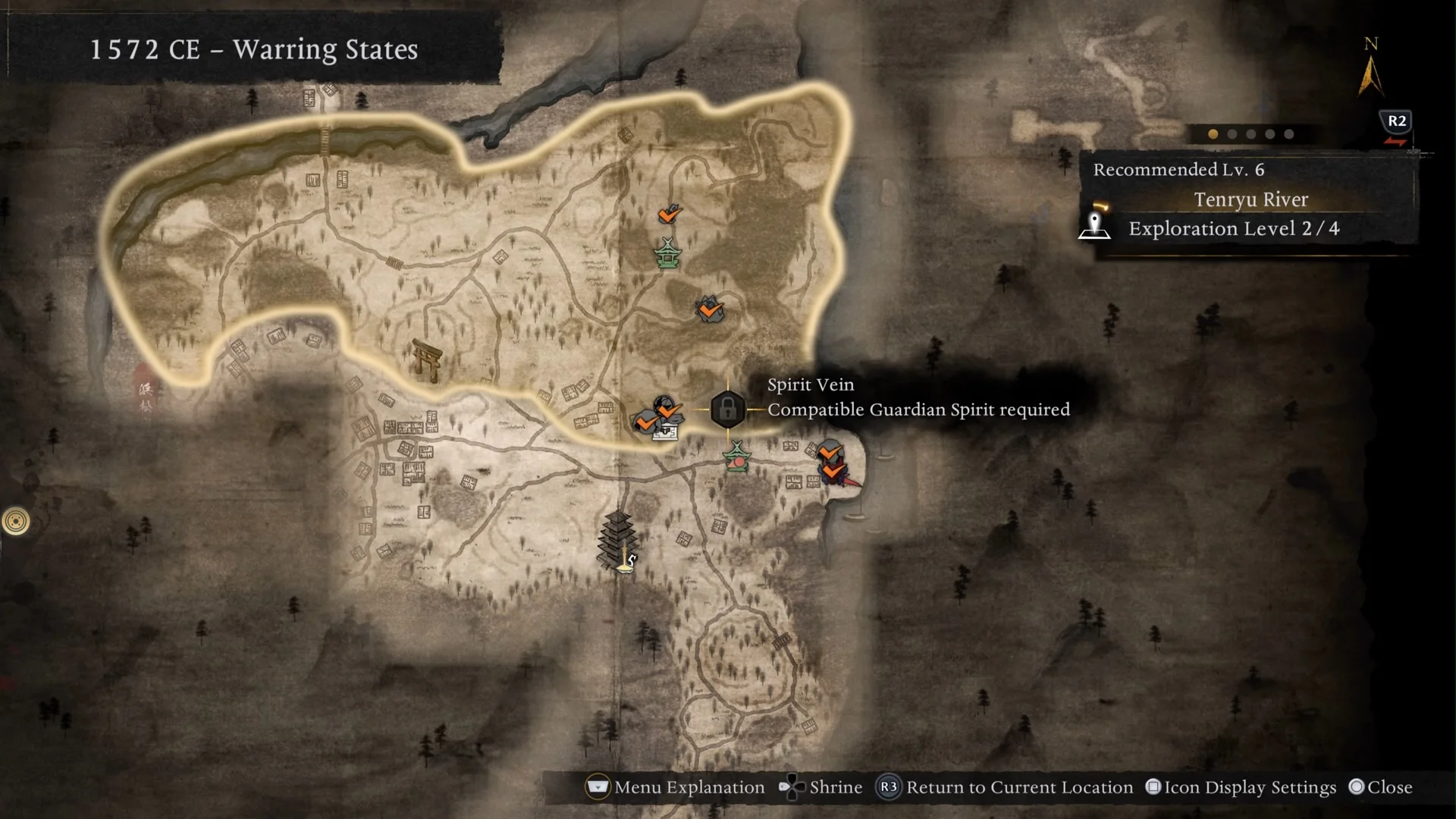Click the torii gate map marker

pyautogui.click(x=427, y=359)
